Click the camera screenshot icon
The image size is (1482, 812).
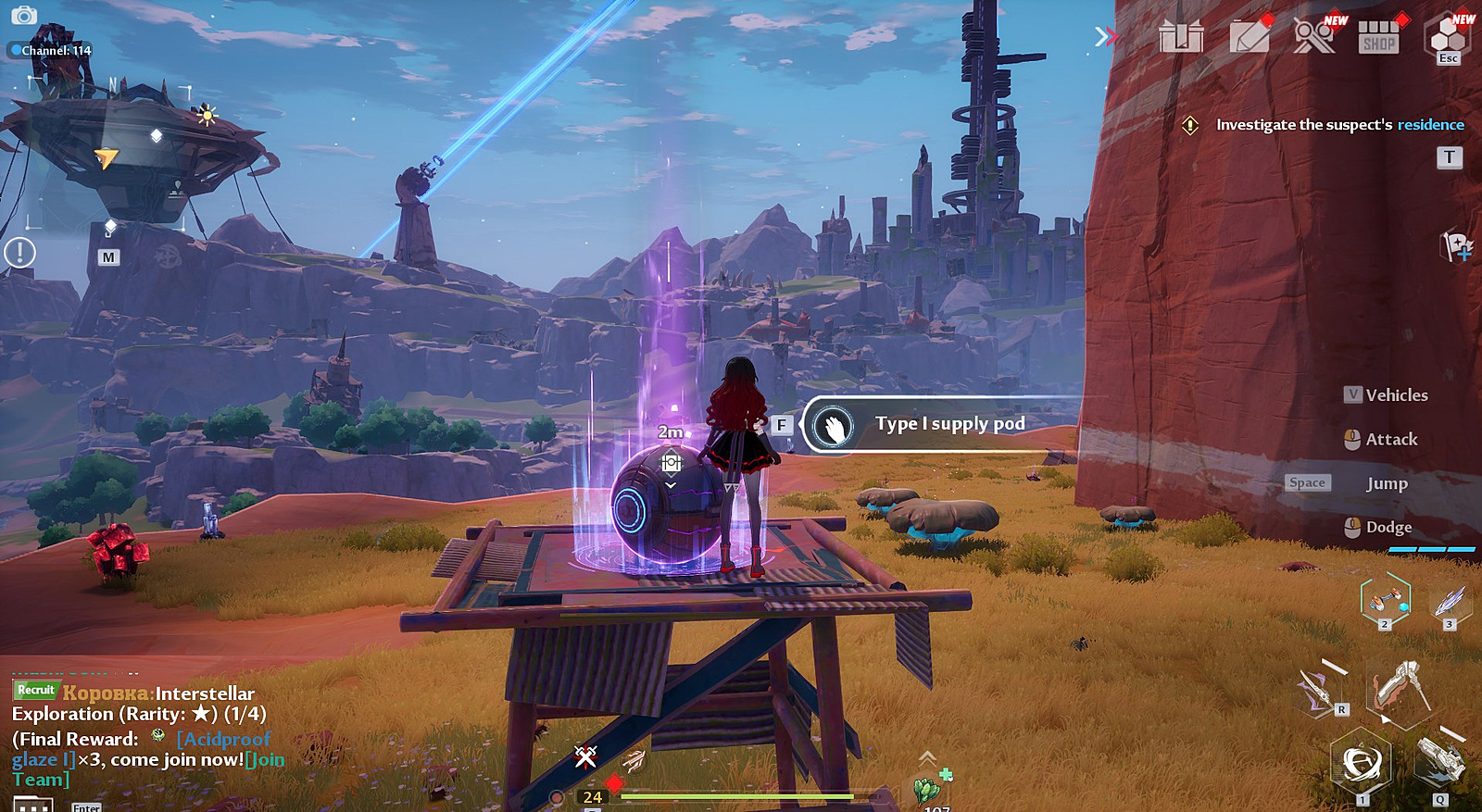coord(24,16)
